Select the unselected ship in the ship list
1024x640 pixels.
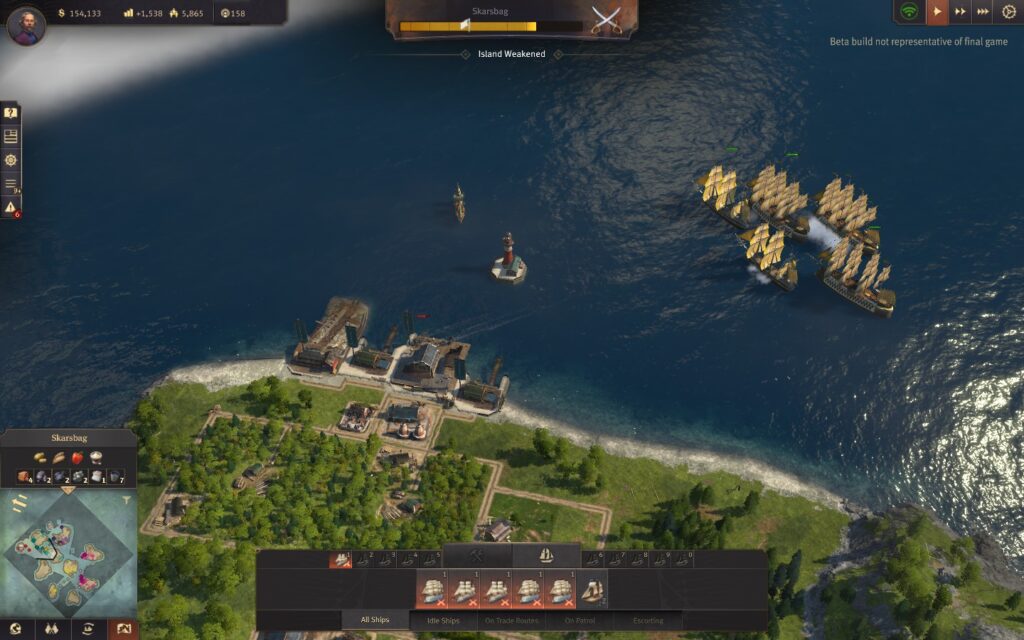pos(592,591)
